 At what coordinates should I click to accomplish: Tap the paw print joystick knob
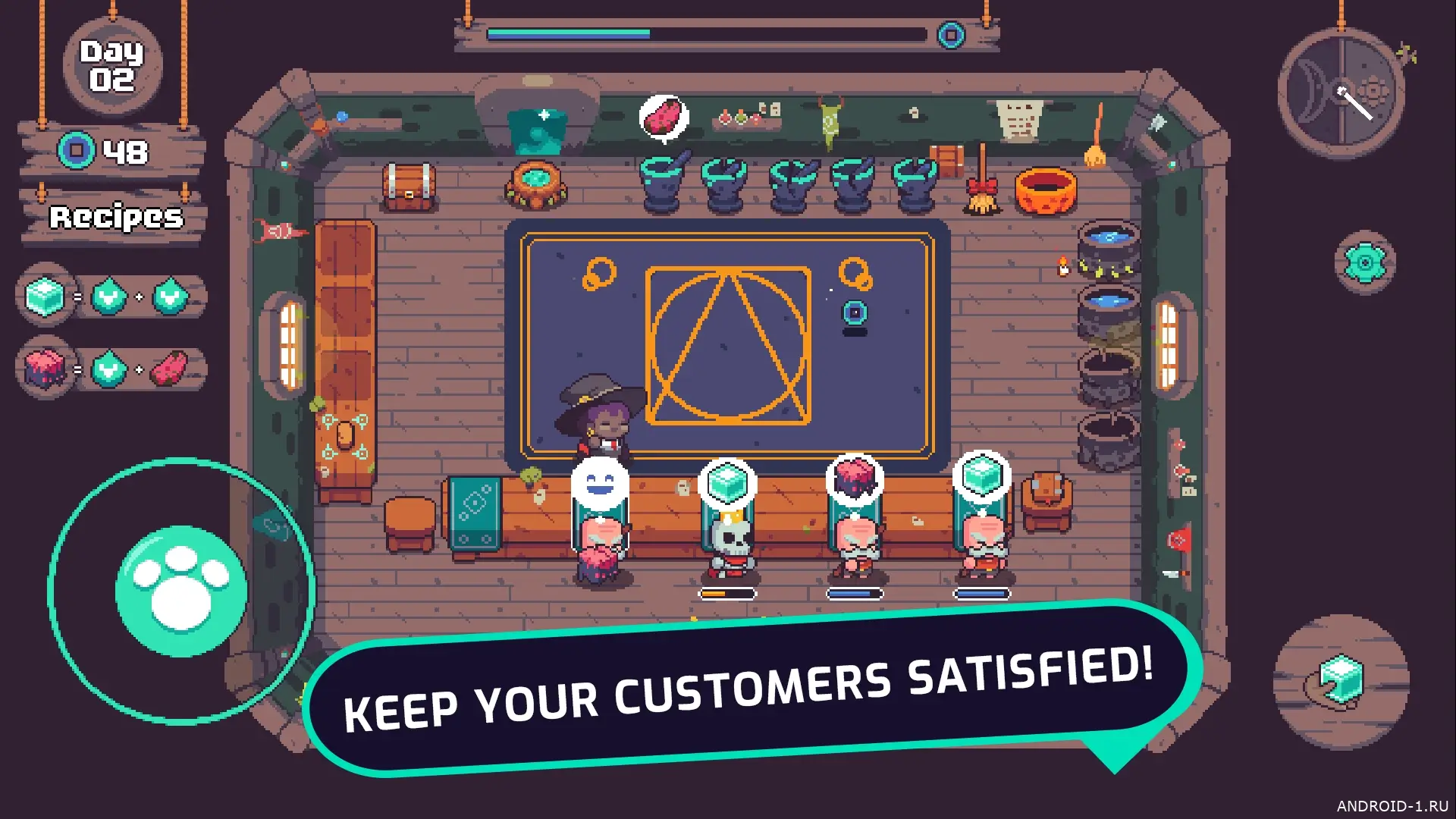(181, 591)
